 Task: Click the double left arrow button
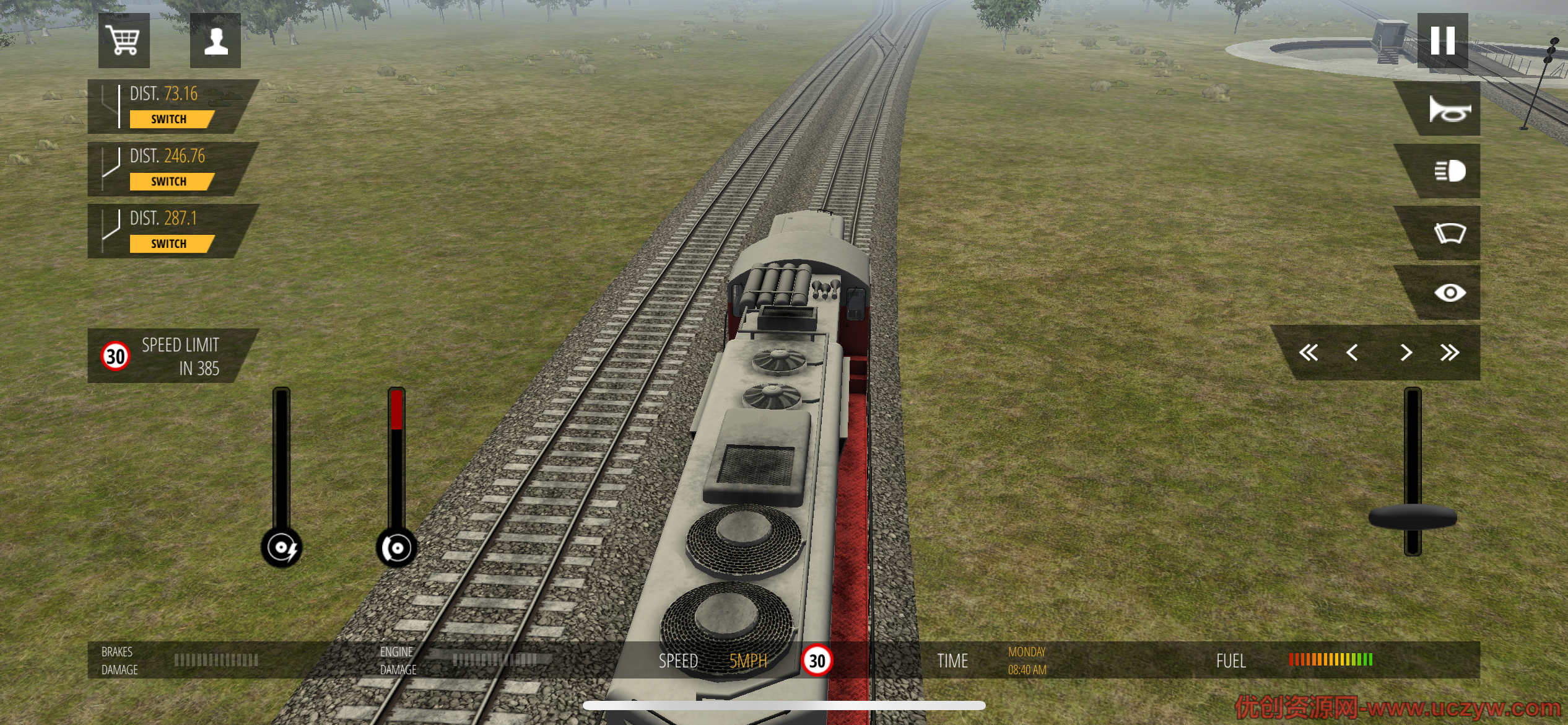point(1308,353)
